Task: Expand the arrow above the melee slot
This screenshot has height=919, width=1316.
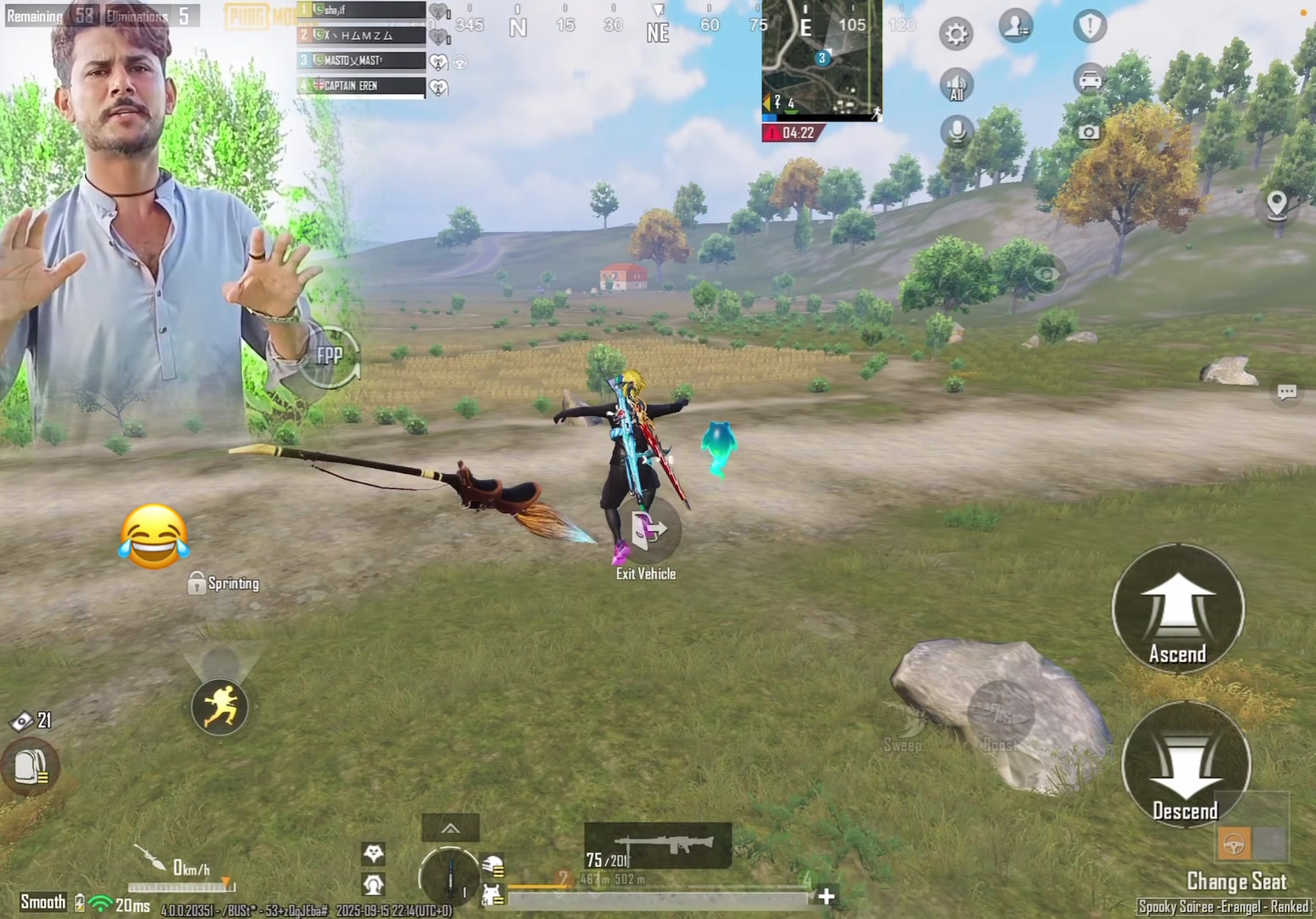Action: coord(450,828)
